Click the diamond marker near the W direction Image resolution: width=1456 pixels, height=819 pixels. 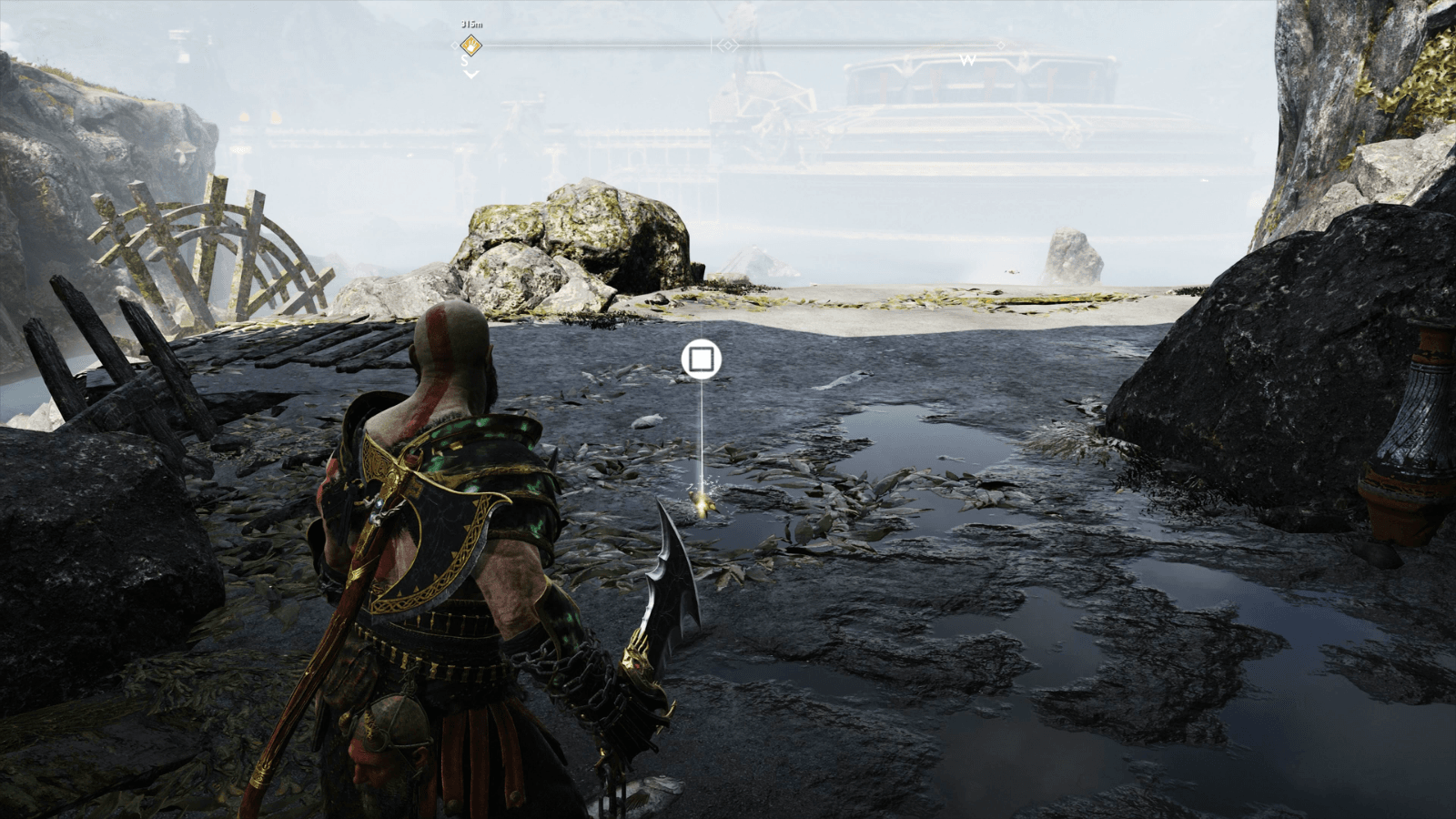point(1001,45)
